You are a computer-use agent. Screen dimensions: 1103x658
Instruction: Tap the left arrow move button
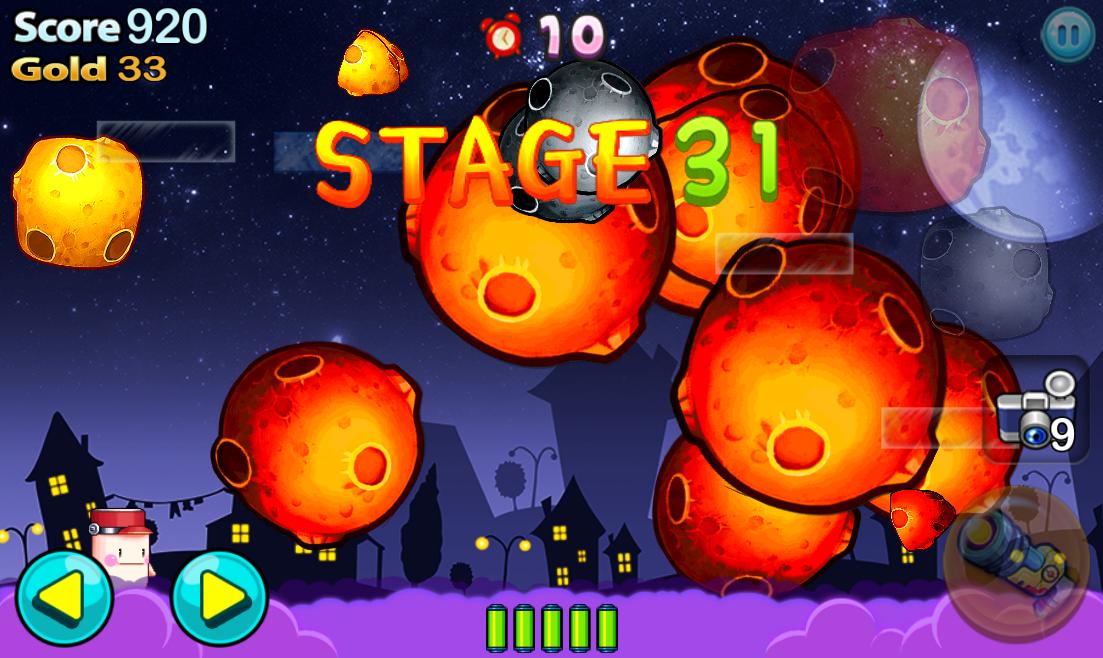click(63, 598)
